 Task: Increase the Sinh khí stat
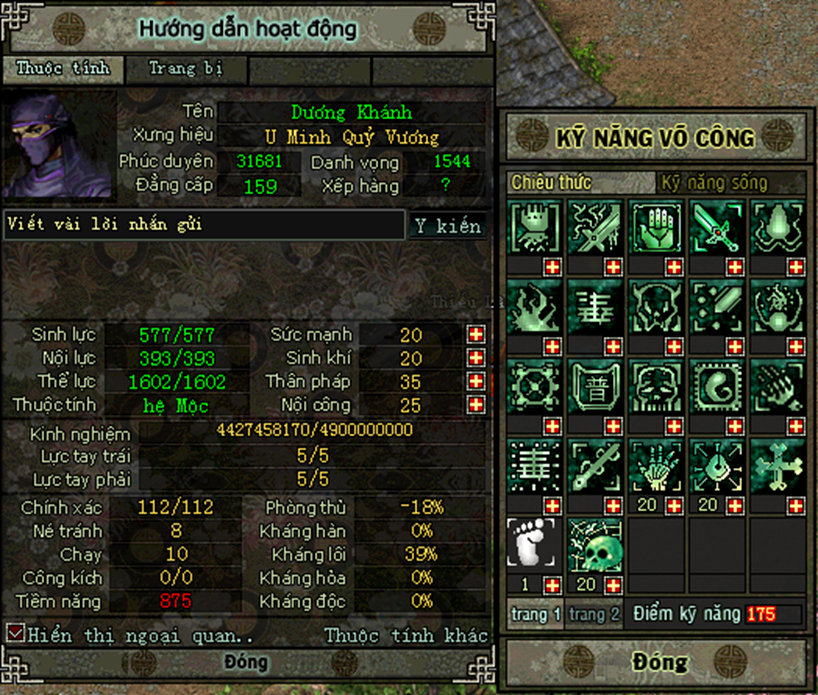point(476,358)
